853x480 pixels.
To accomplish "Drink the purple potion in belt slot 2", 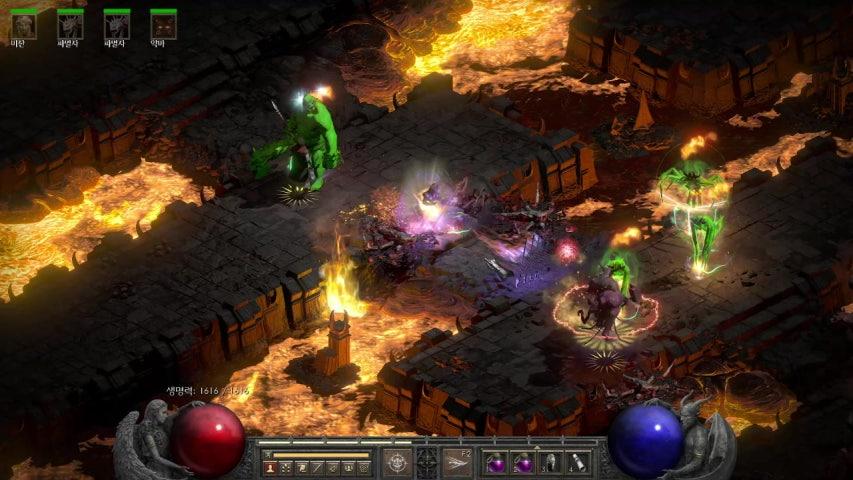I will click(x=523, y=463).
